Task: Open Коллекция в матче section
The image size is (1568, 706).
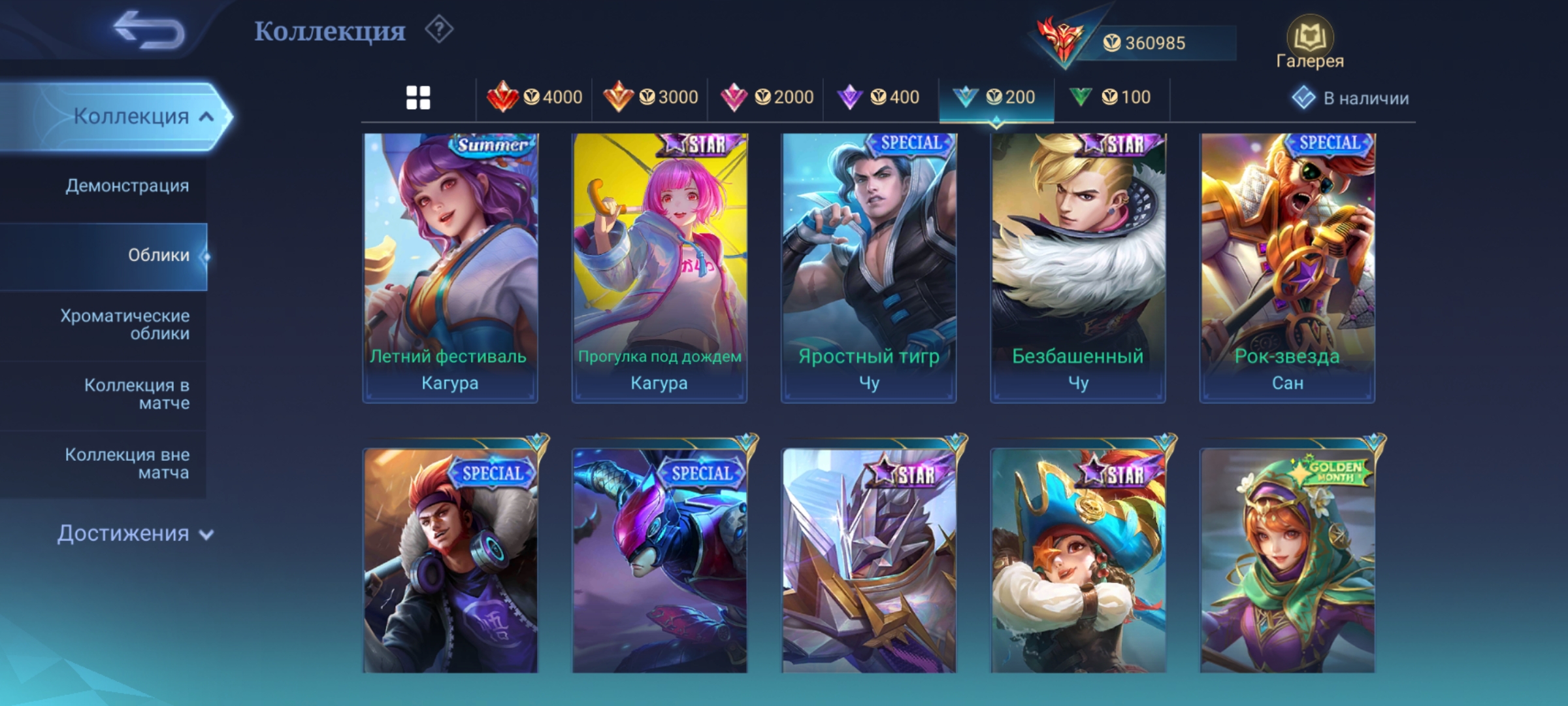Action: (x=137, y=394)
